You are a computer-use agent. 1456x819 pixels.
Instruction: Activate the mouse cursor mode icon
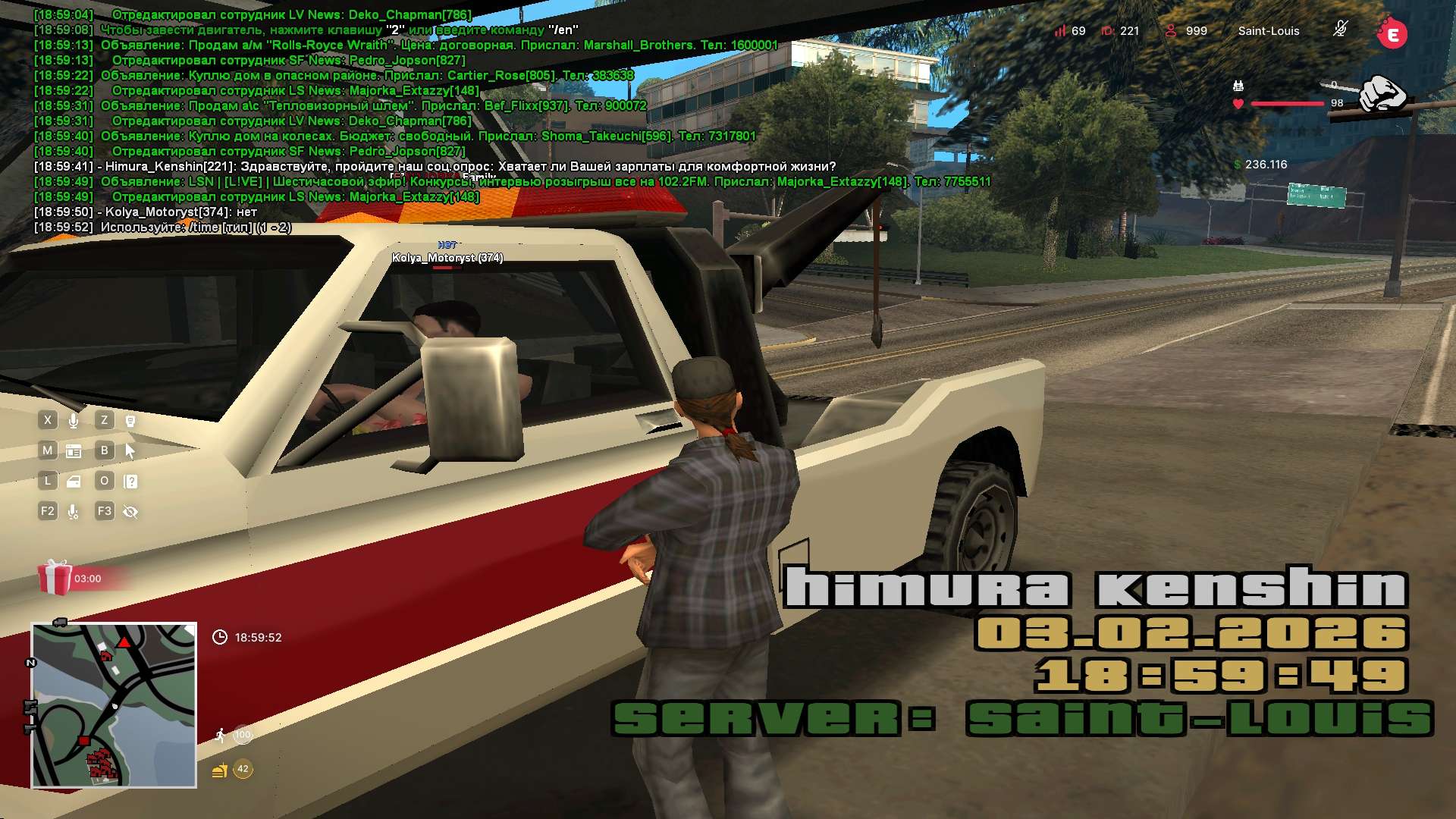point(130,451)
